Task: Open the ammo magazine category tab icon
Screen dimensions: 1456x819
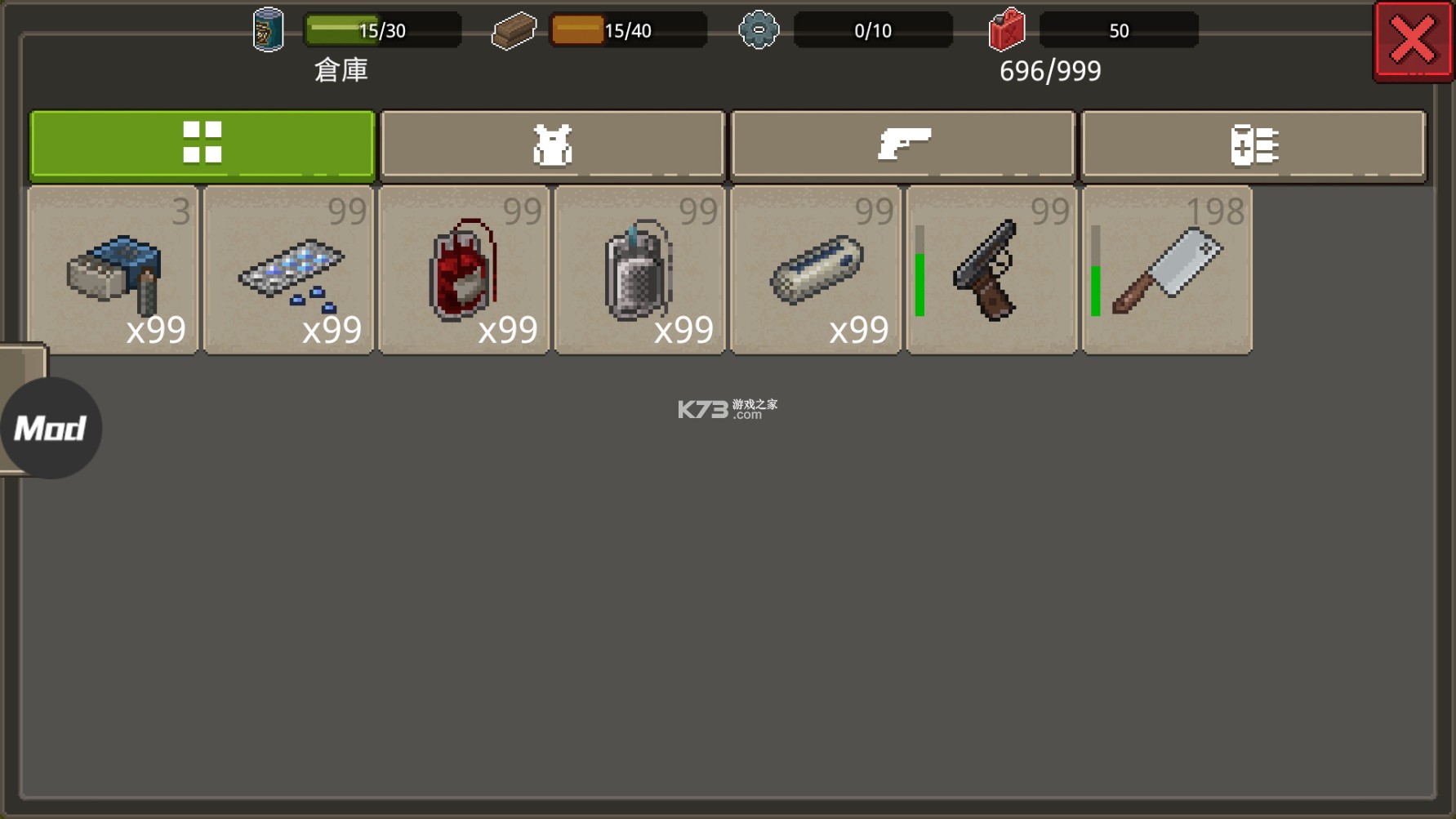Action: [1255, 144]
